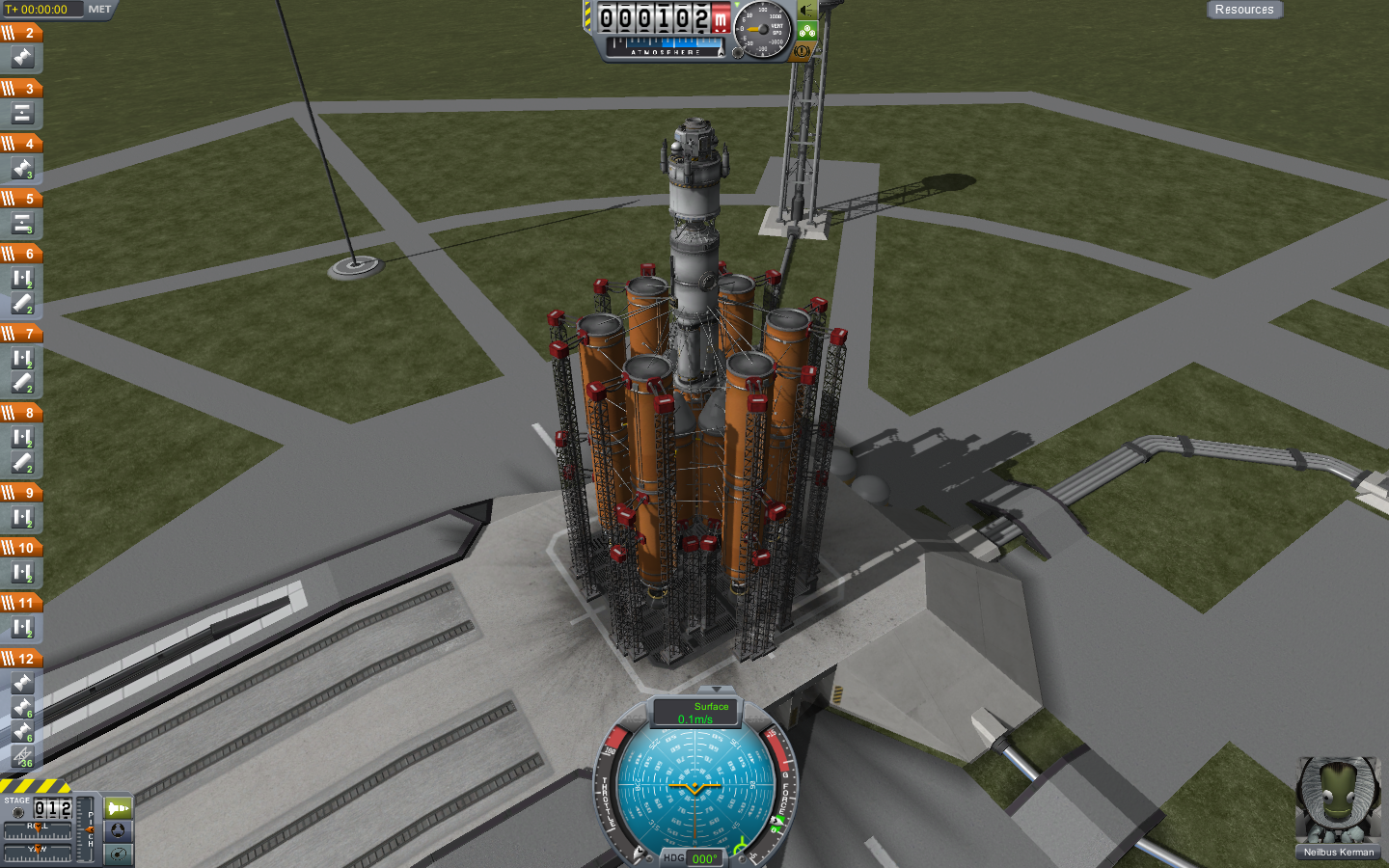Click the stage 2 engine icon
This screenshot has height=868, width=1389.
[x=22, y=59]
